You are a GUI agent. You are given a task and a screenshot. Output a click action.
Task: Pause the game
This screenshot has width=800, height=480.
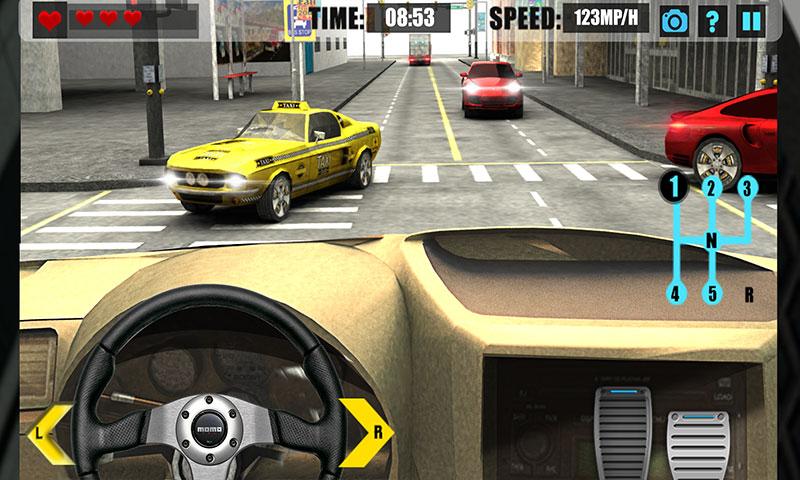point(748,20)
